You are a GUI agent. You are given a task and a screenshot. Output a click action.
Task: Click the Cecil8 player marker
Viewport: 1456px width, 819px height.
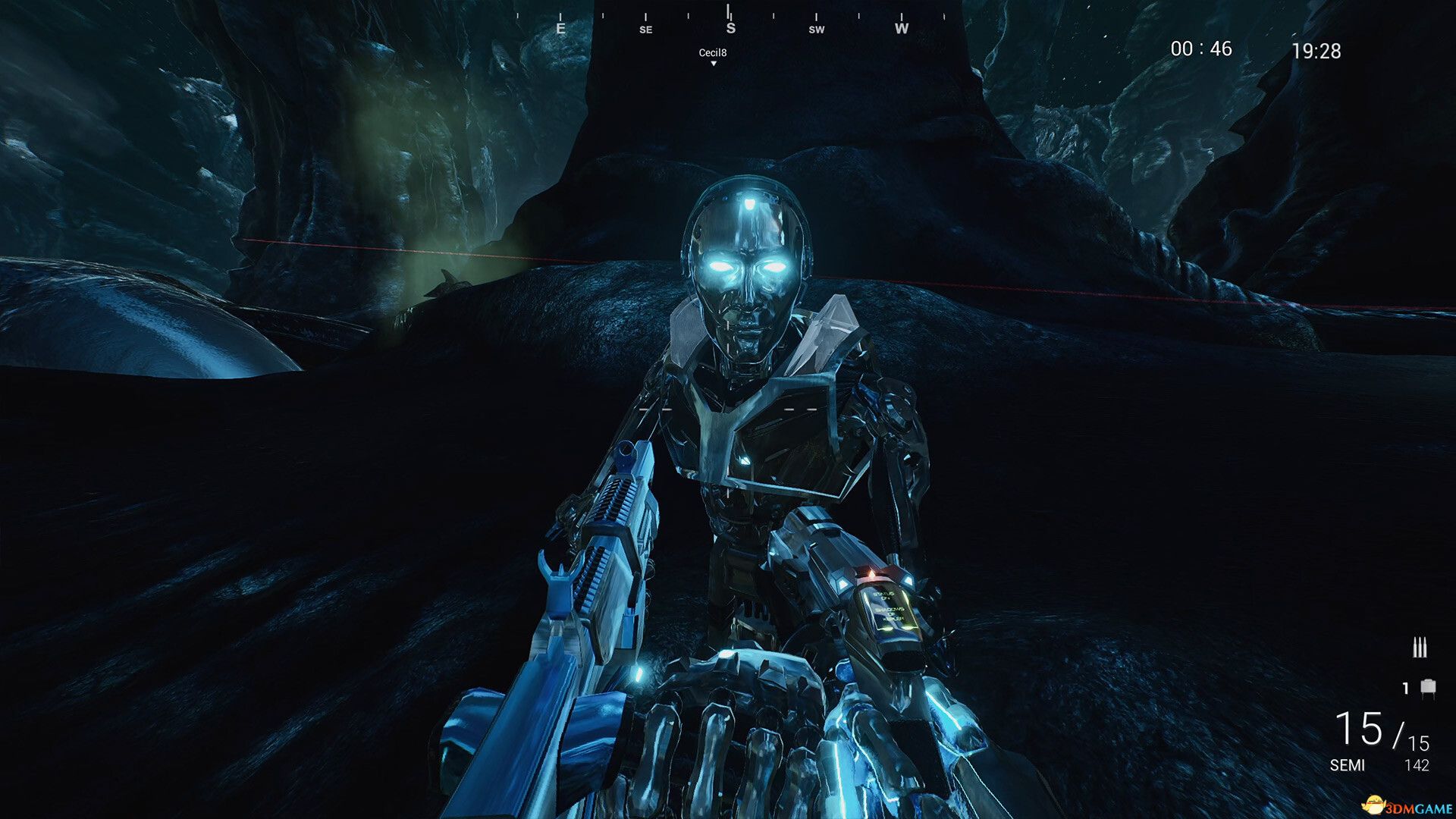713,55
